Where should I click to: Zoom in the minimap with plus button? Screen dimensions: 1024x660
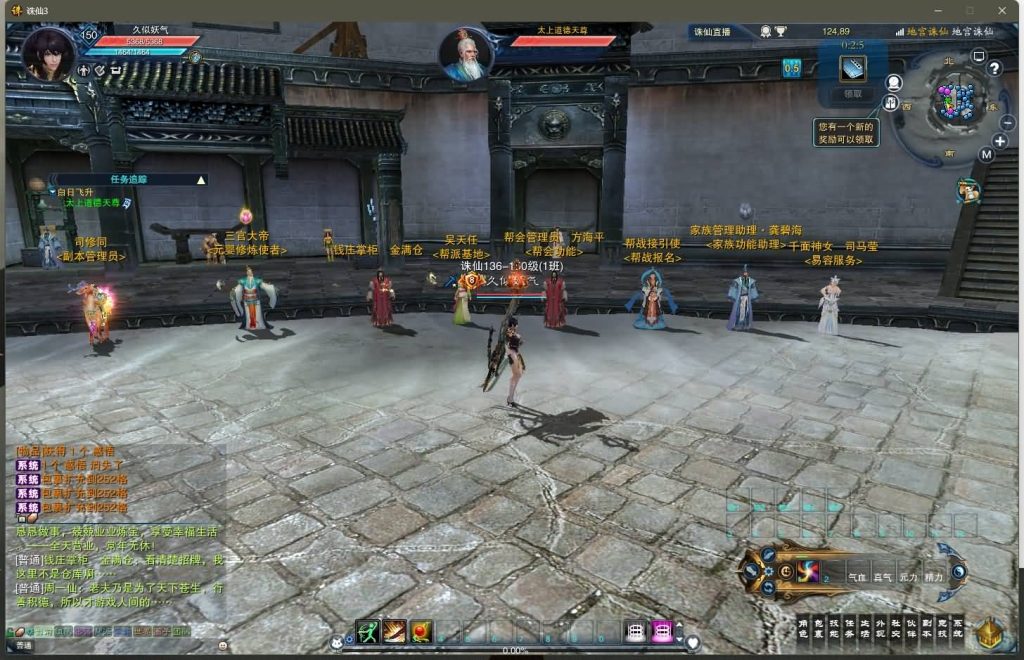point(999,141)
